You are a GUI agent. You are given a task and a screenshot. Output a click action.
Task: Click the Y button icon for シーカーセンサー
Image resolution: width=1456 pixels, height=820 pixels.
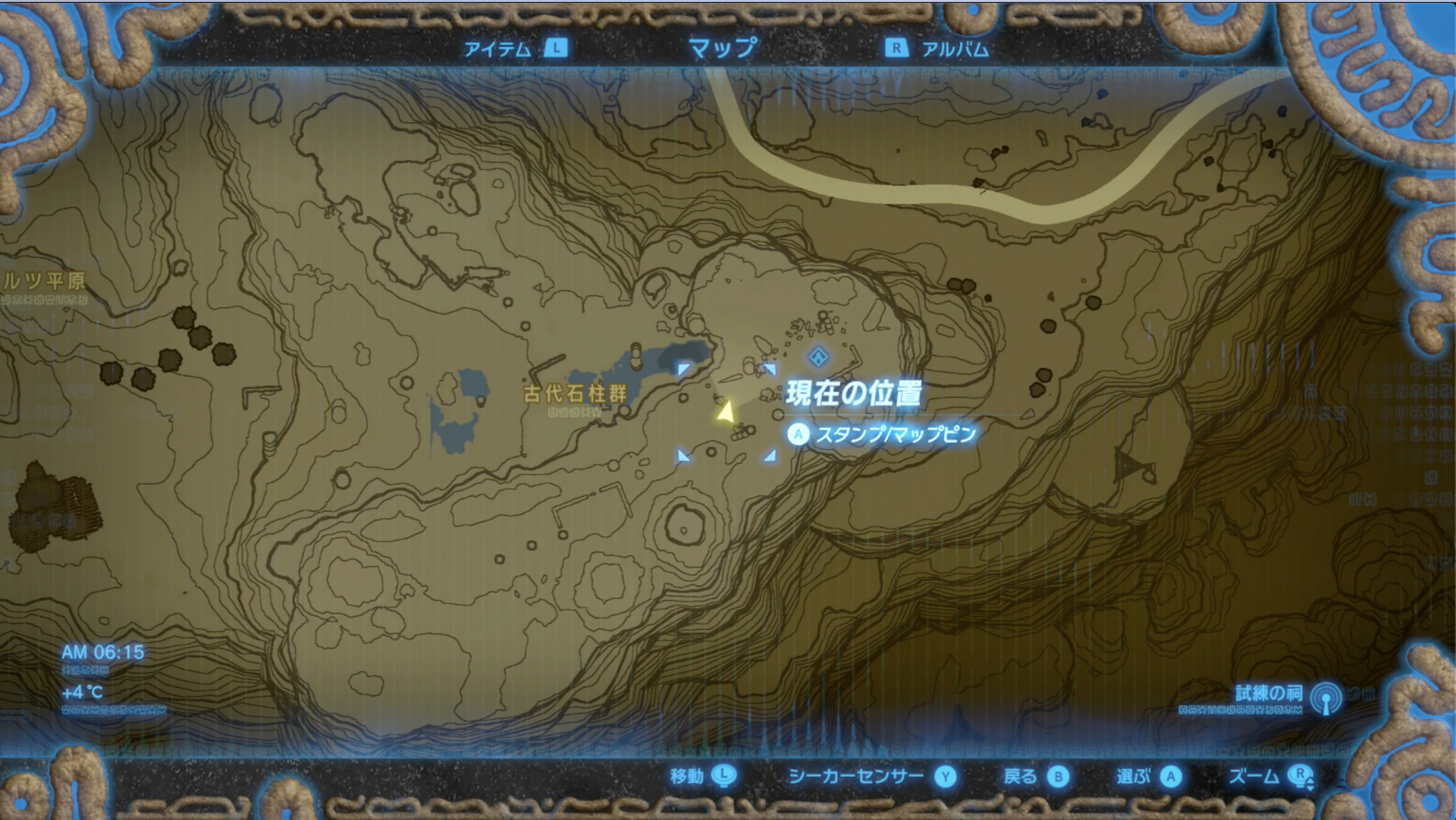(944, 777)
